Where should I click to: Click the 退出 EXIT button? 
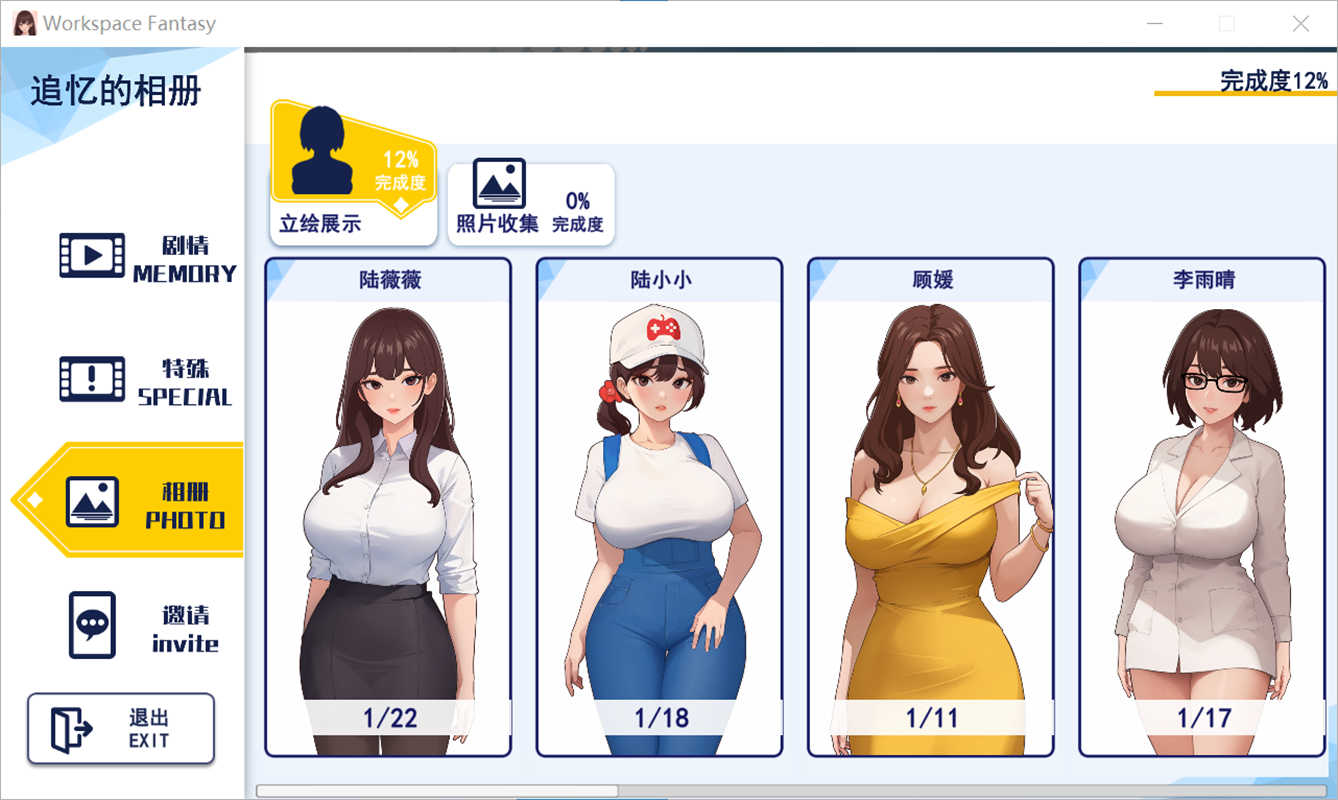point(121,729)
